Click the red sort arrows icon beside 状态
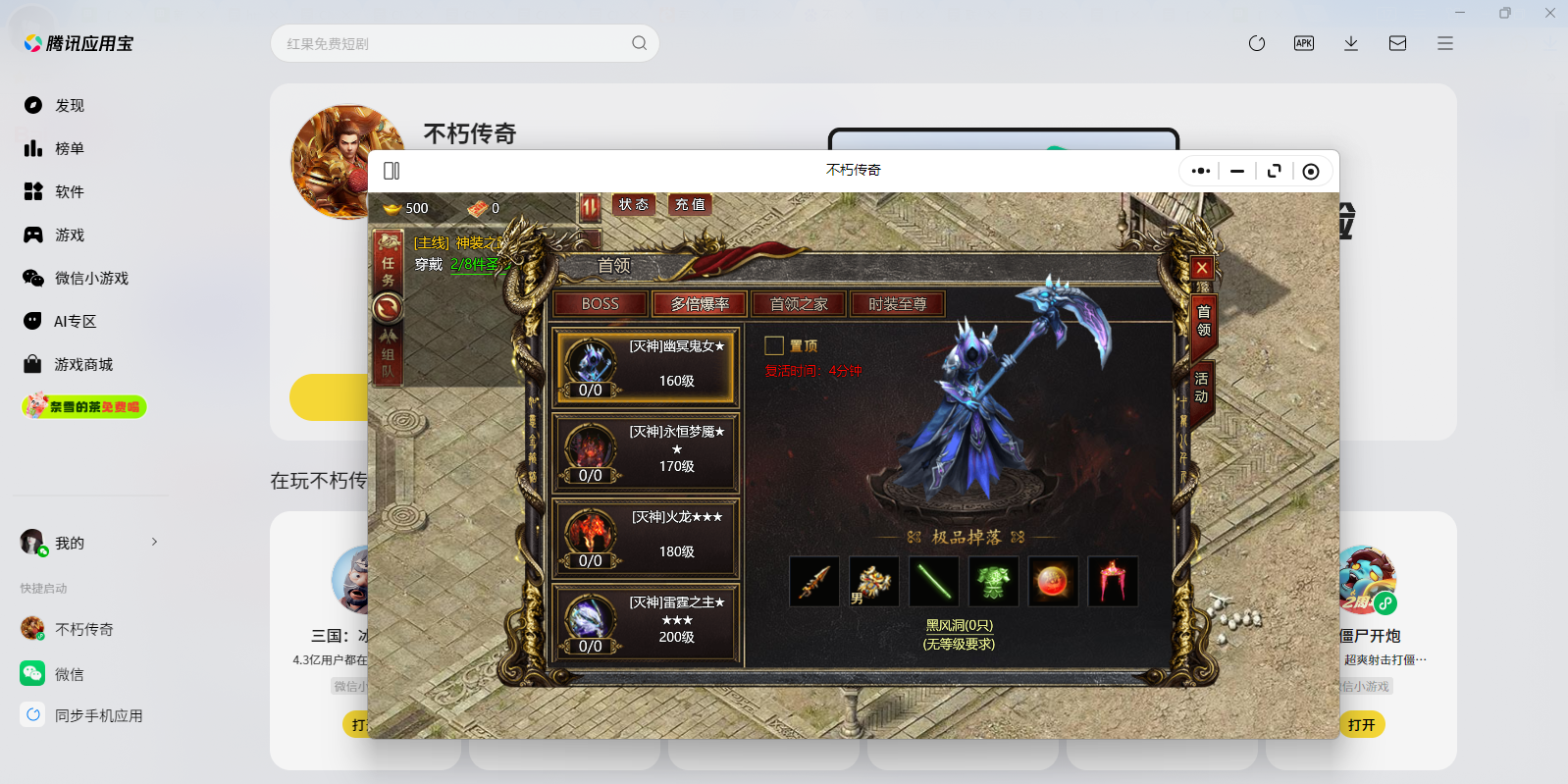 (x=591, y=204)
